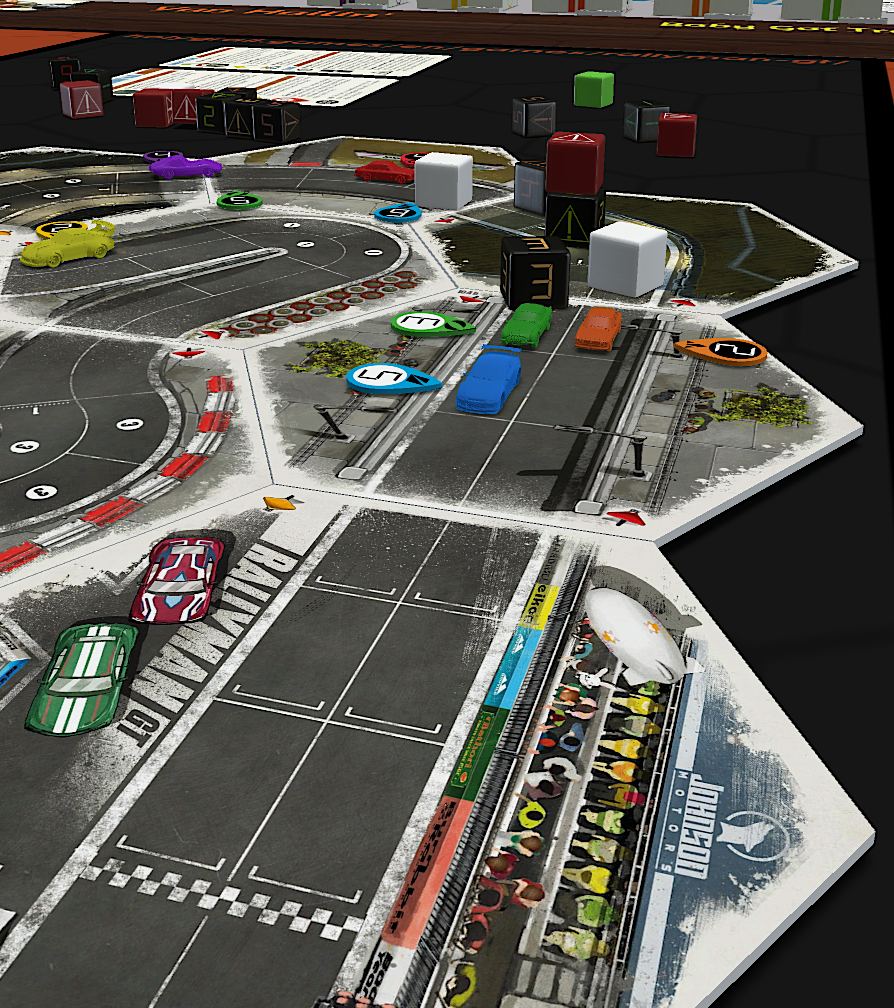The height and width of the screenshot is (1008, 894).
Task: Click the white blimp figure
Action: click(635, 634)
